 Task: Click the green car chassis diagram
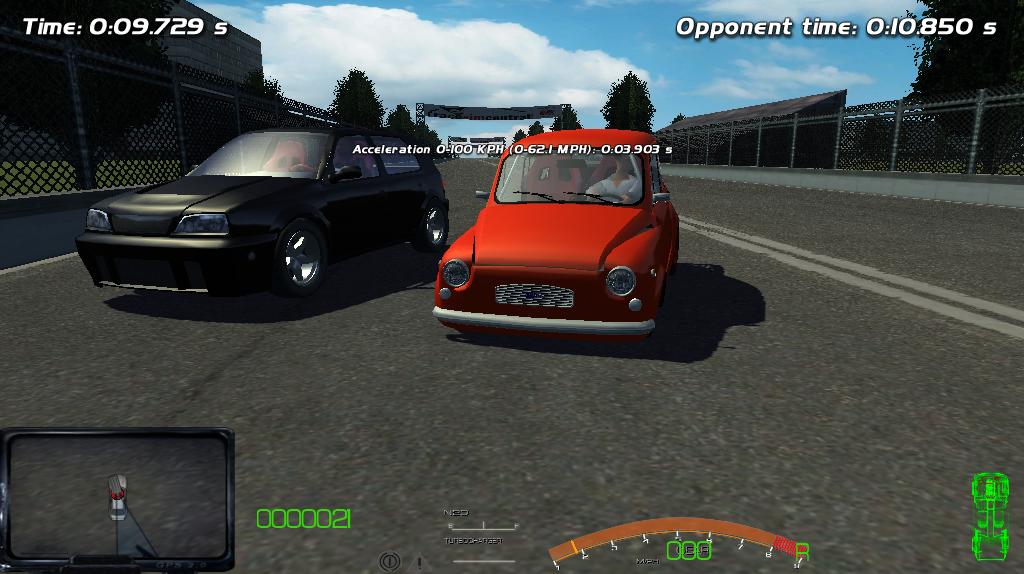click(989, 517)
